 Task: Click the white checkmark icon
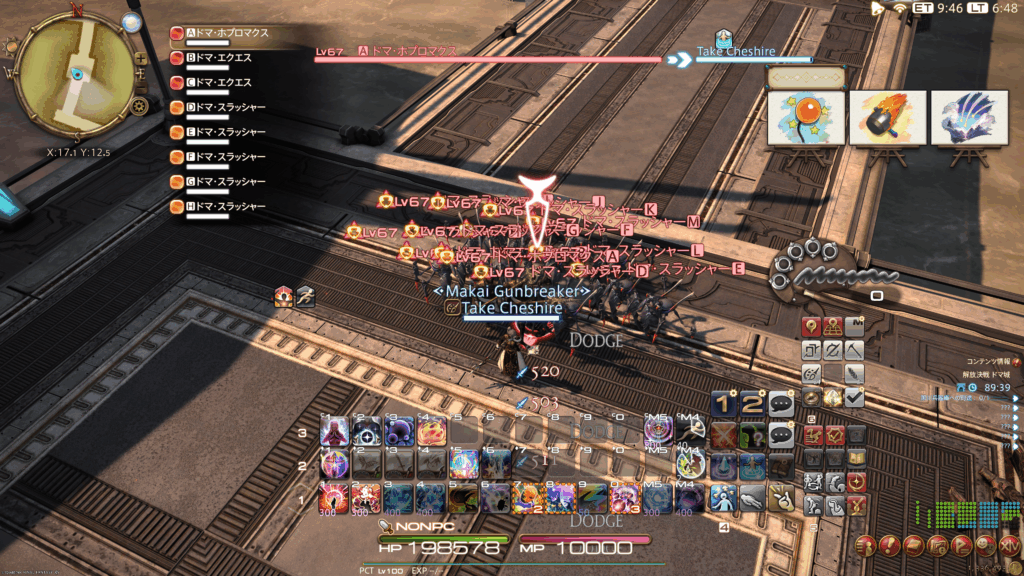click(x=854, y=398)
